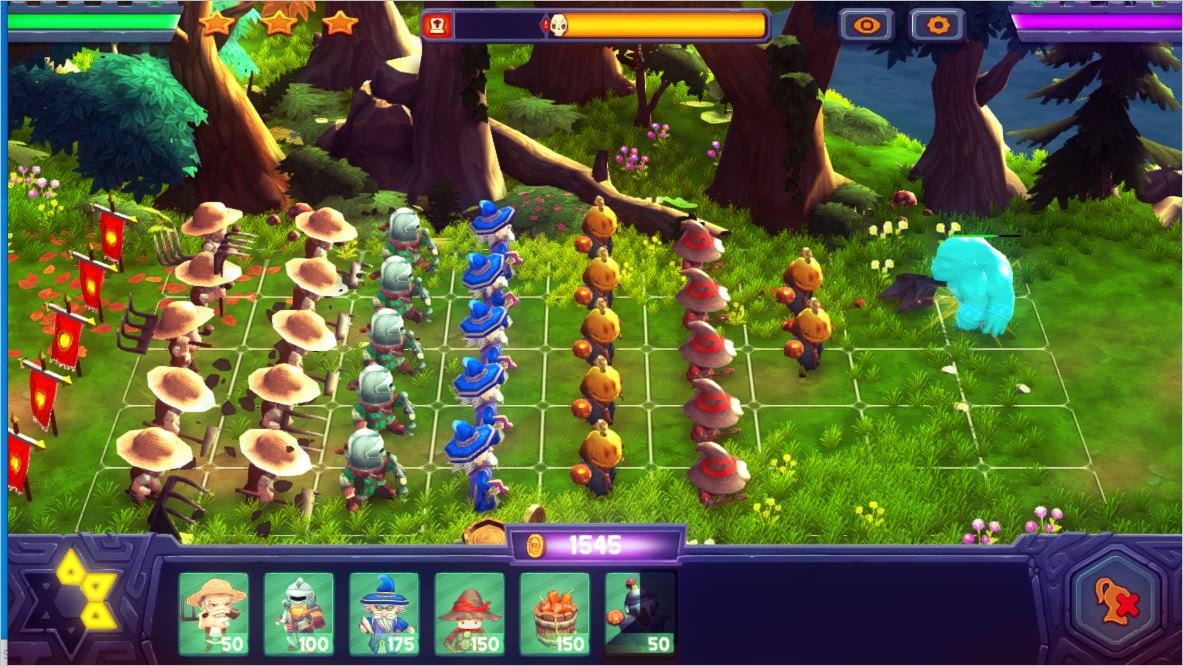Toggle the eye view button
The height and width of the screenshot is (666, 1183).
click(x=865, y=25)
